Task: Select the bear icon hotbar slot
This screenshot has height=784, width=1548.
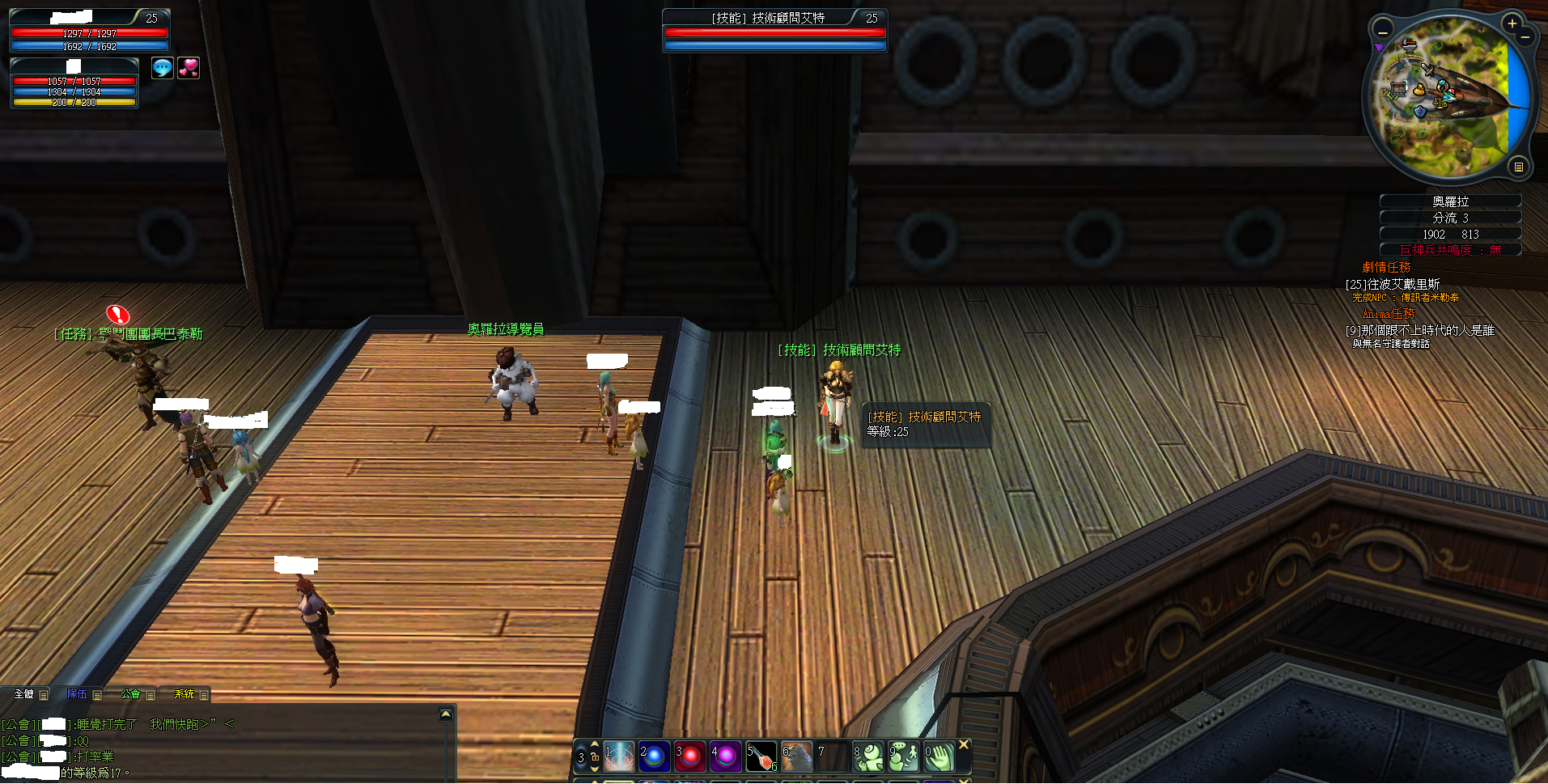Action: pos(796,756)
